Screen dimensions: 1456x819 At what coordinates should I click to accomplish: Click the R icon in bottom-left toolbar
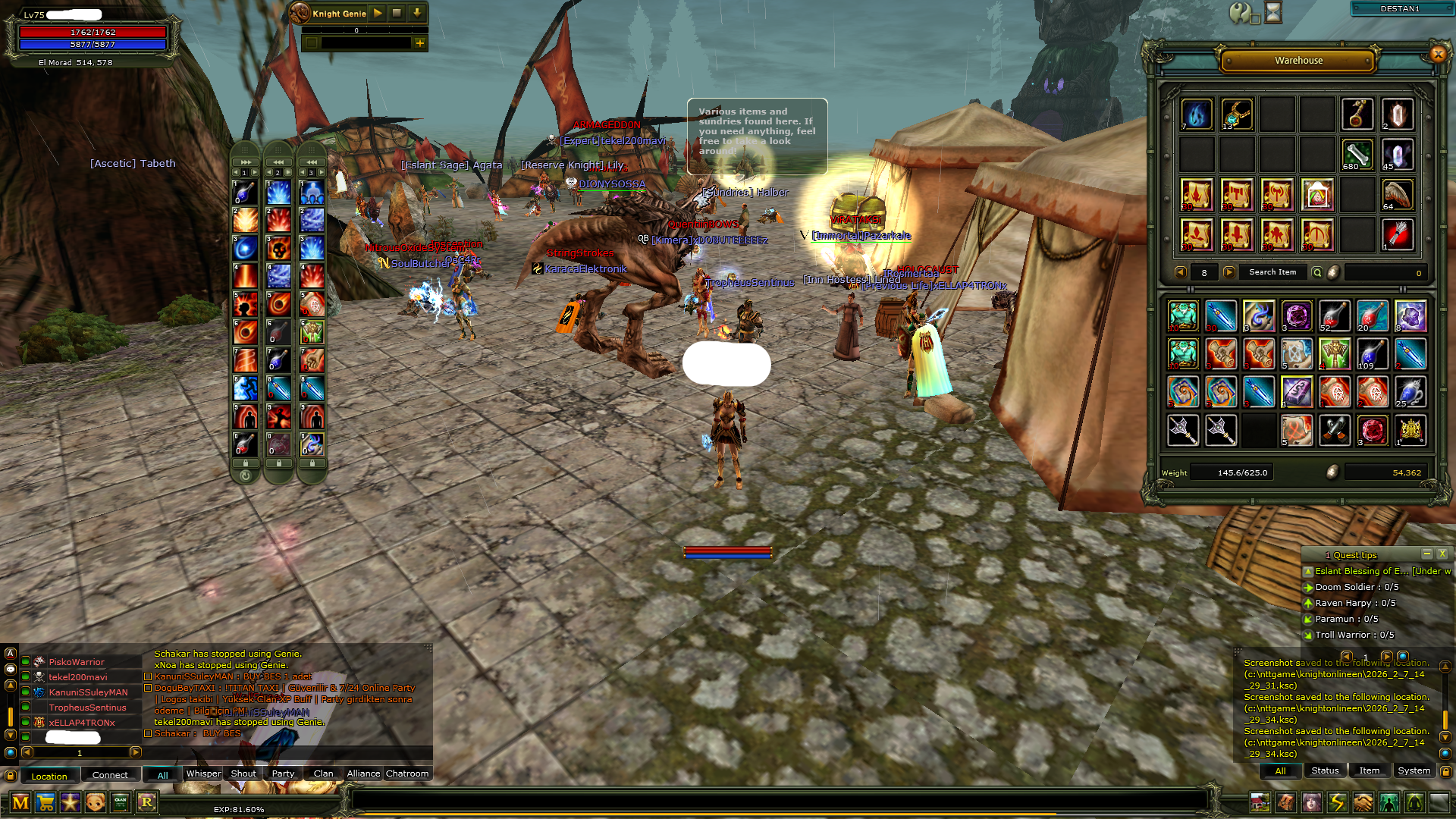(x=146, y=802)
